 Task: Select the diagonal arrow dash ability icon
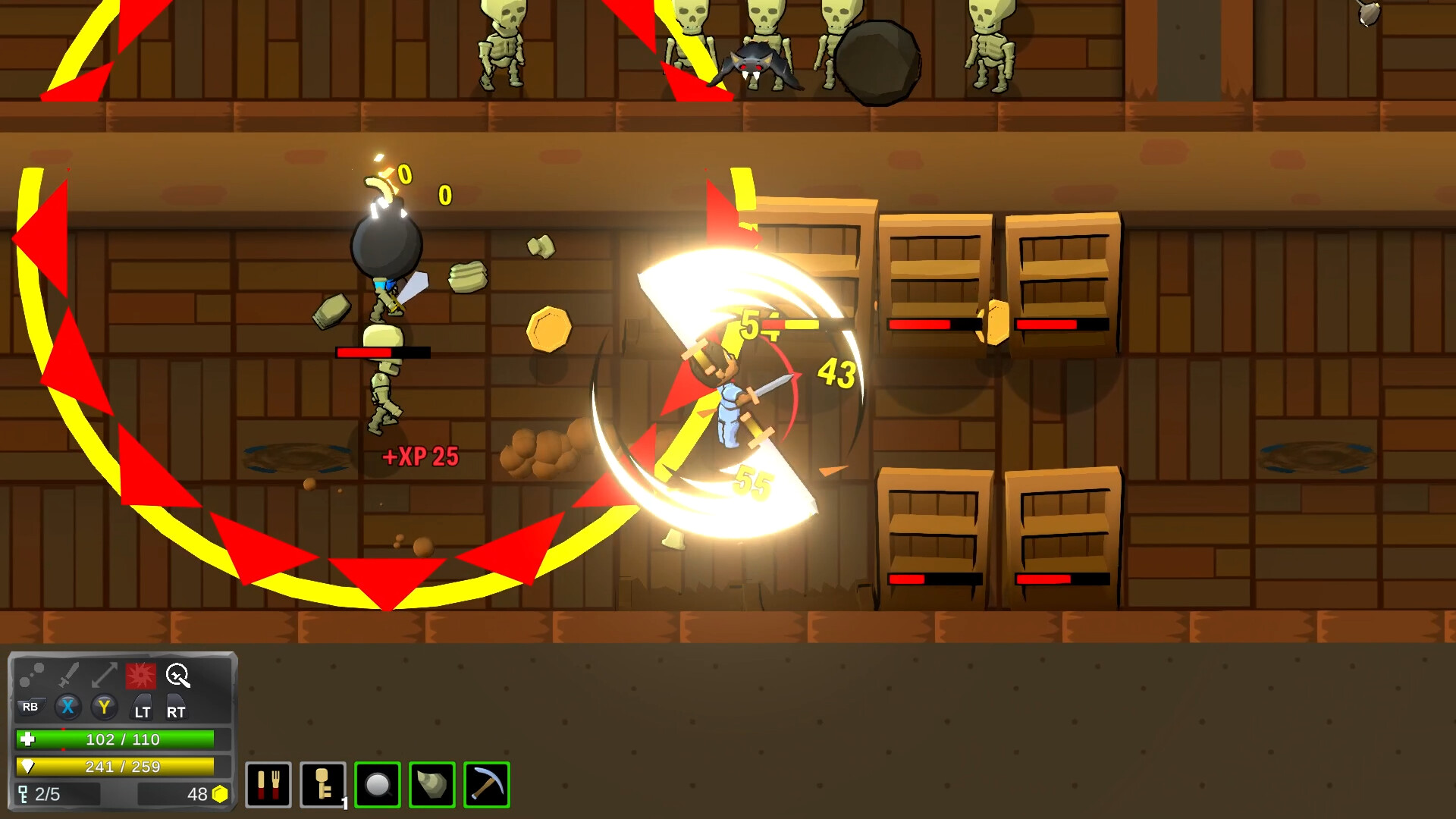[103, 675]
